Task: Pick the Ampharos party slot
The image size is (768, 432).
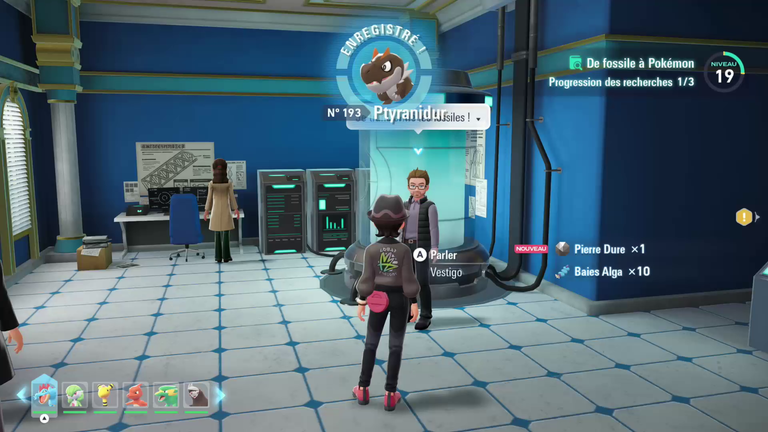Action: [x=105, y=395]
